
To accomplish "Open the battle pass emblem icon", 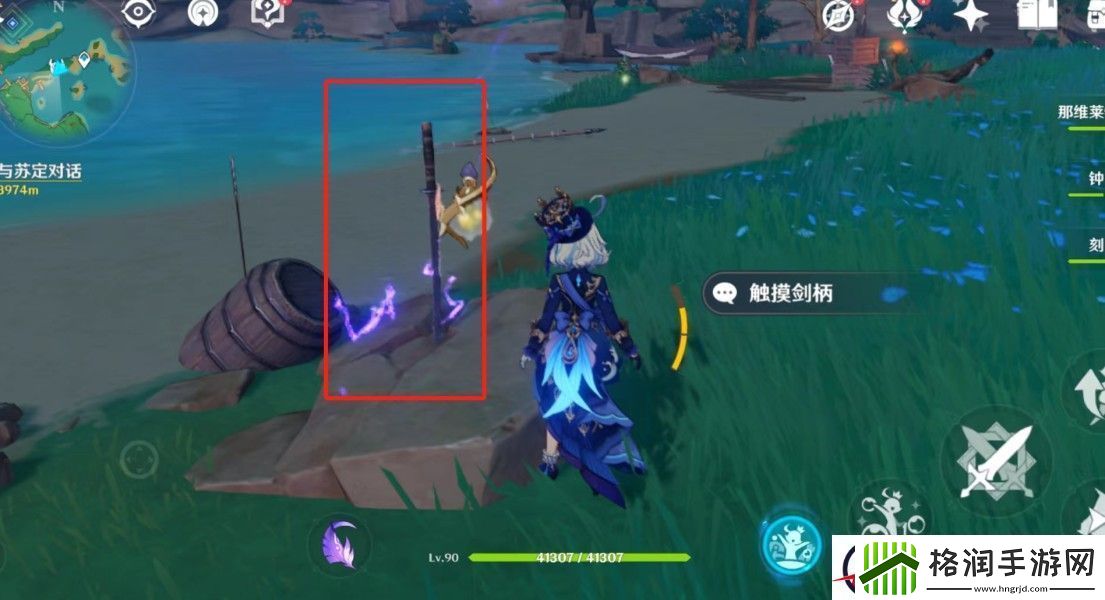I will click(905, 14).
